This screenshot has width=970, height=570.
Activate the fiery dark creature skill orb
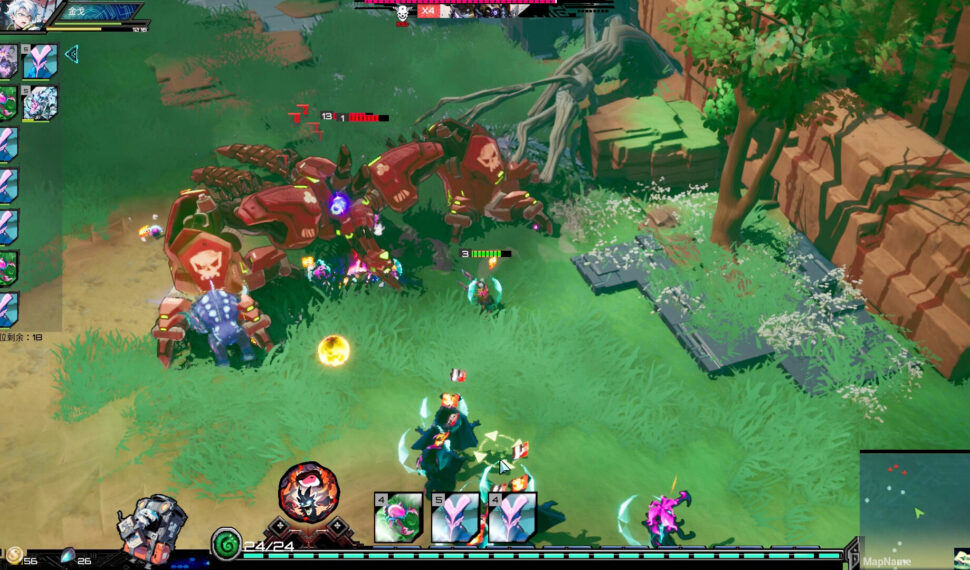click(x=308, y=492)
